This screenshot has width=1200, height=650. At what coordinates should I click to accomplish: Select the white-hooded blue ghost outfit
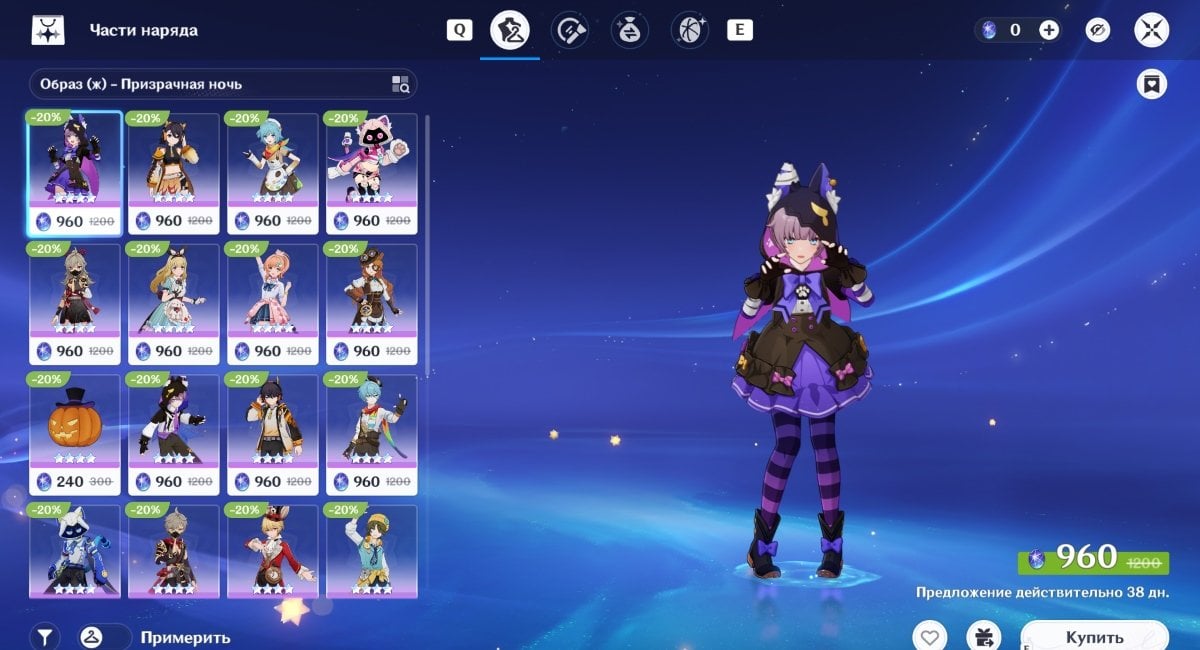(74, 550)
